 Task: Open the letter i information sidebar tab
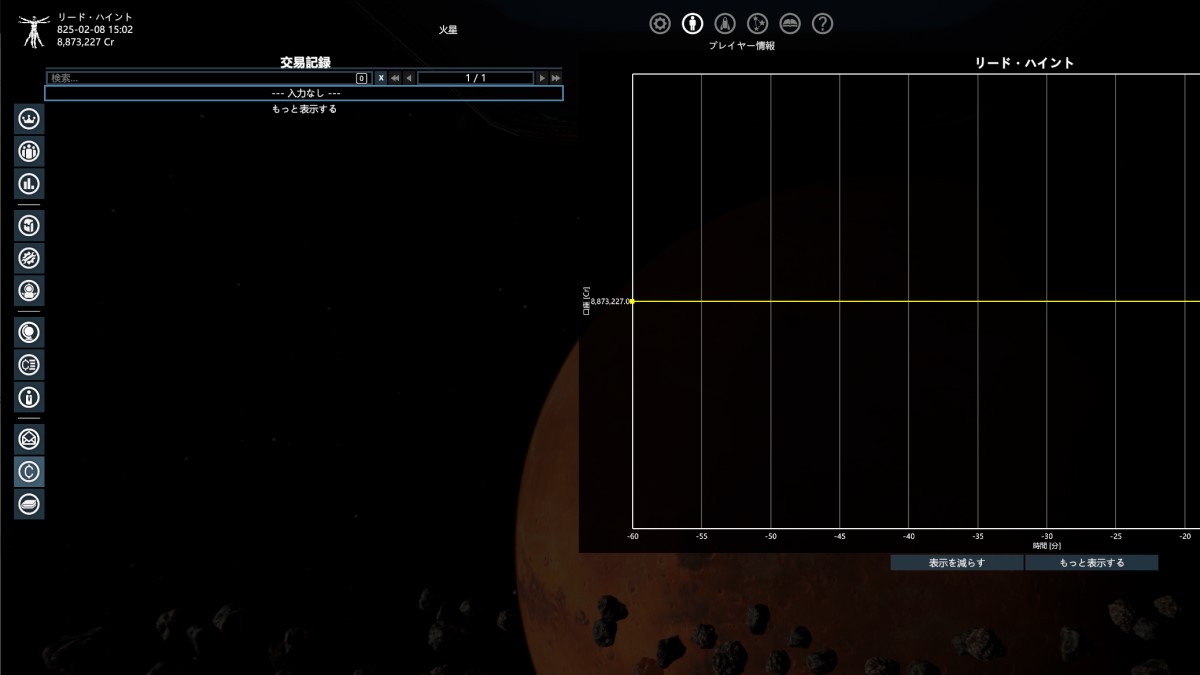pos(29,397)
